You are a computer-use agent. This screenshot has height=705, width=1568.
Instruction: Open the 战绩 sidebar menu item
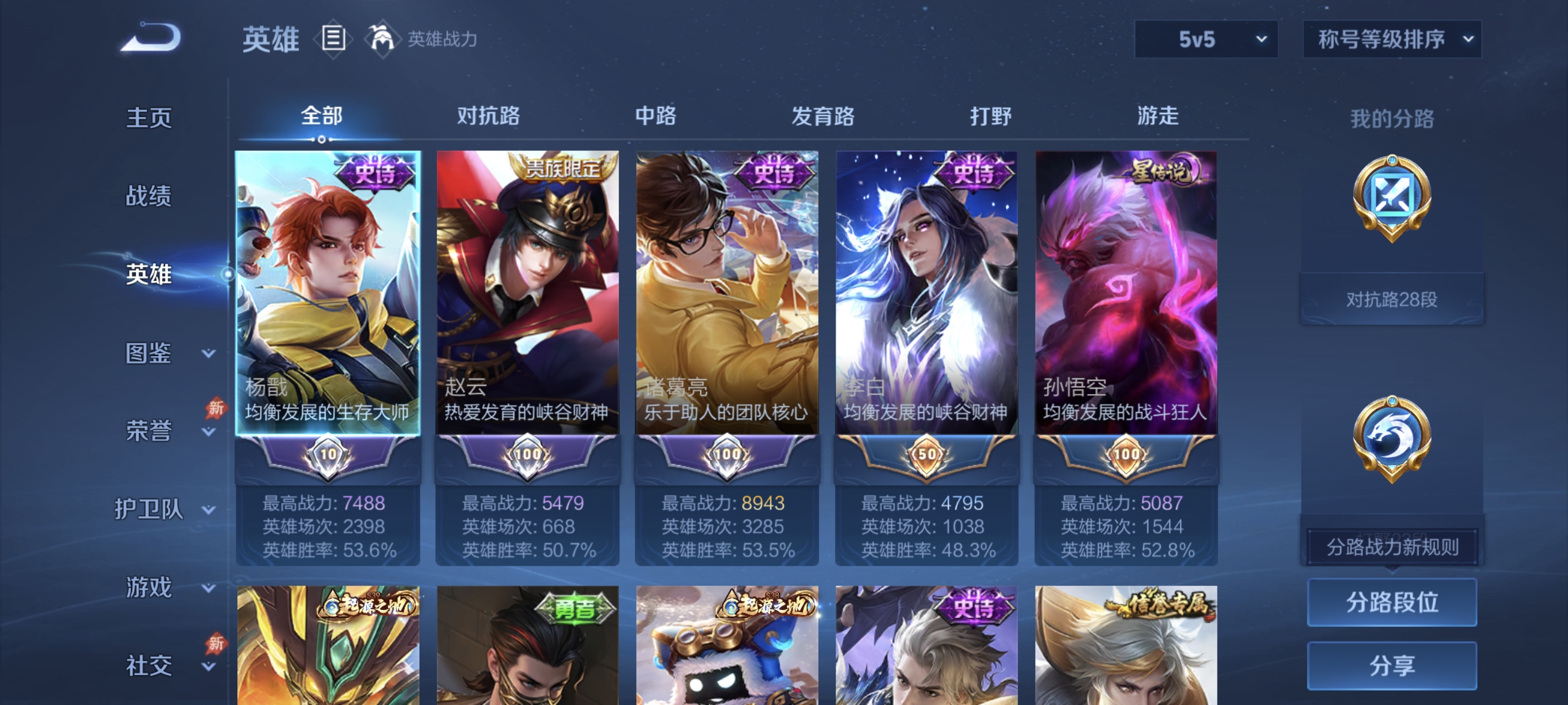(148, 197)
